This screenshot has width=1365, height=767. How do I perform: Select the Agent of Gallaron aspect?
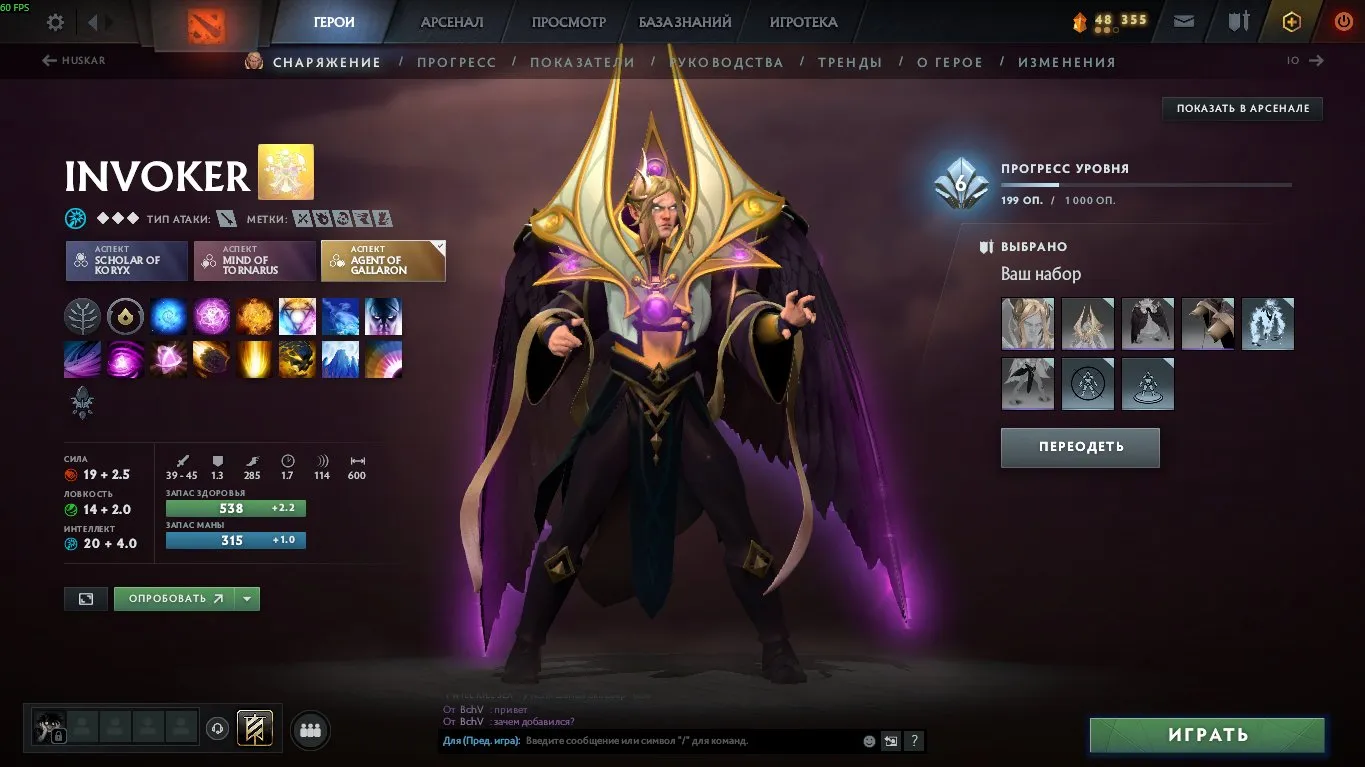pyautogui.click(x=383, y=261)
